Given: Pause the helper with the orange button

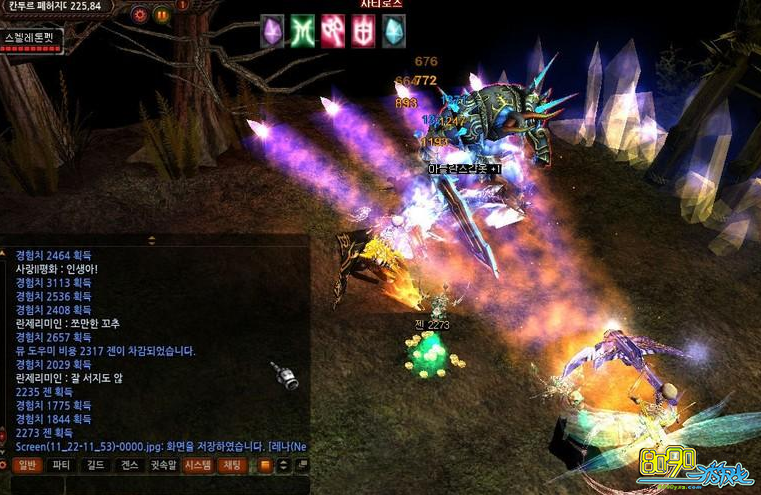Looking at the screenshot, I should (x=161, y=15).
